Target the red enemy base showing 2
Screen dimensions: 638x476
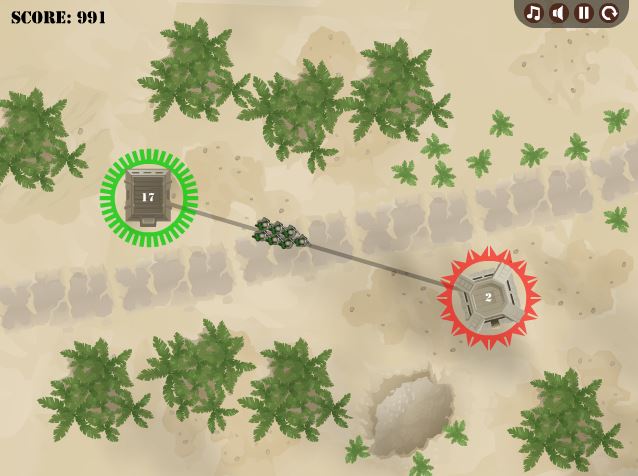(488, 297)
